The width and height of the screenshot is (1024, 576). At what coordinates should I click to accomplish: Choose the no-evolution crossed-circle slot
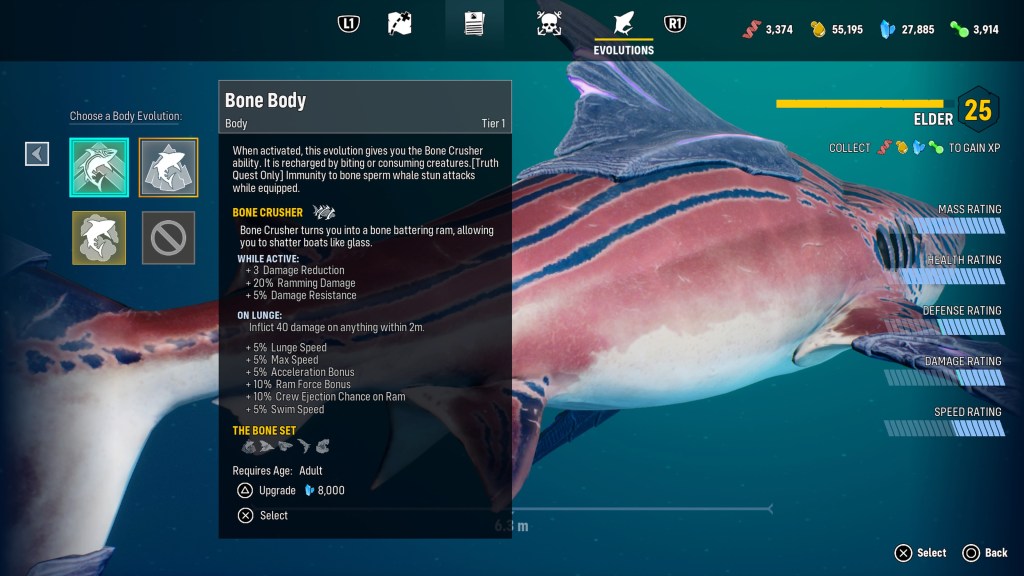click(168, 237)
